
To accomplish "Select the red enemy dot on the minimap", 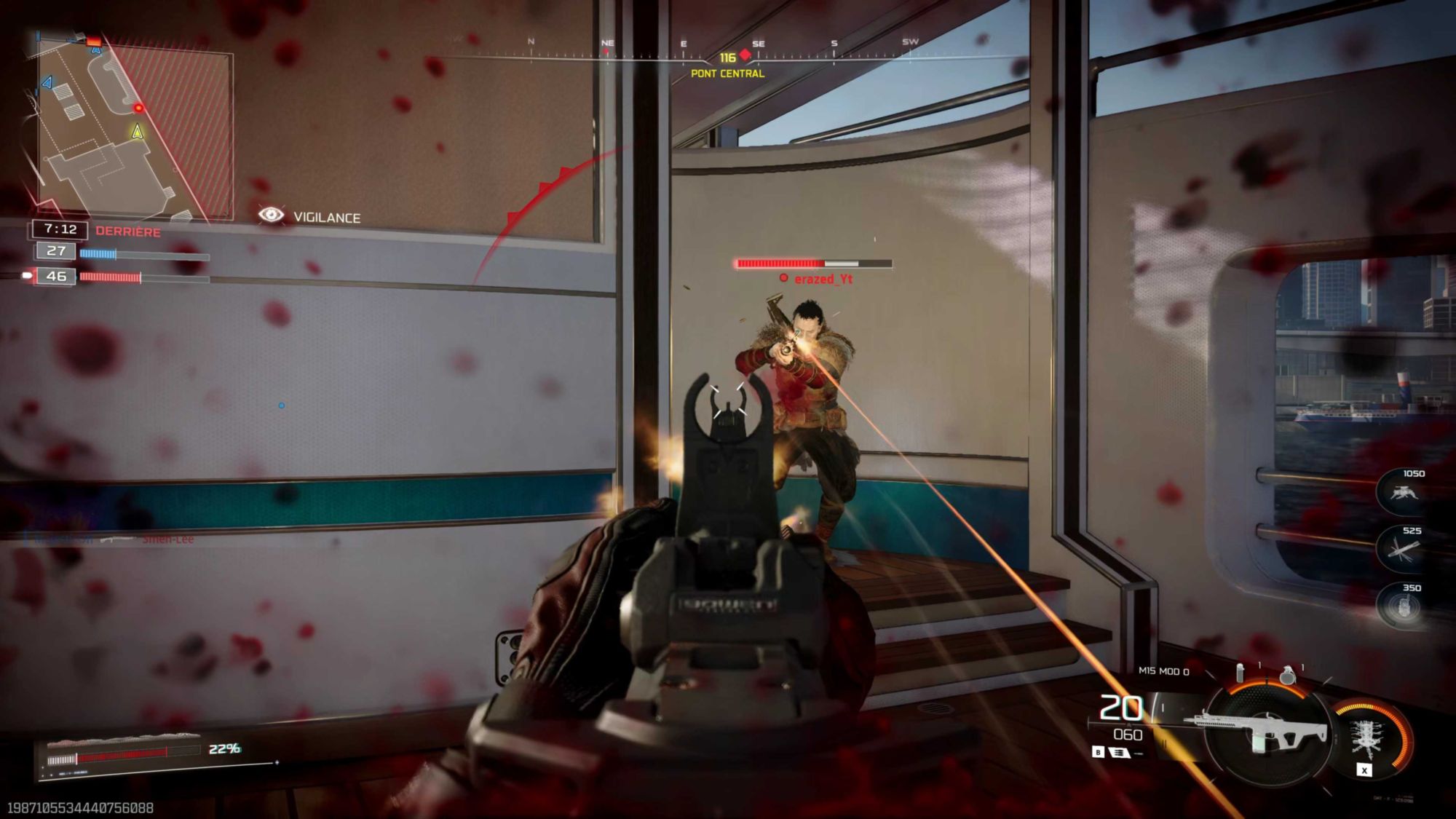I will (138, 108).
